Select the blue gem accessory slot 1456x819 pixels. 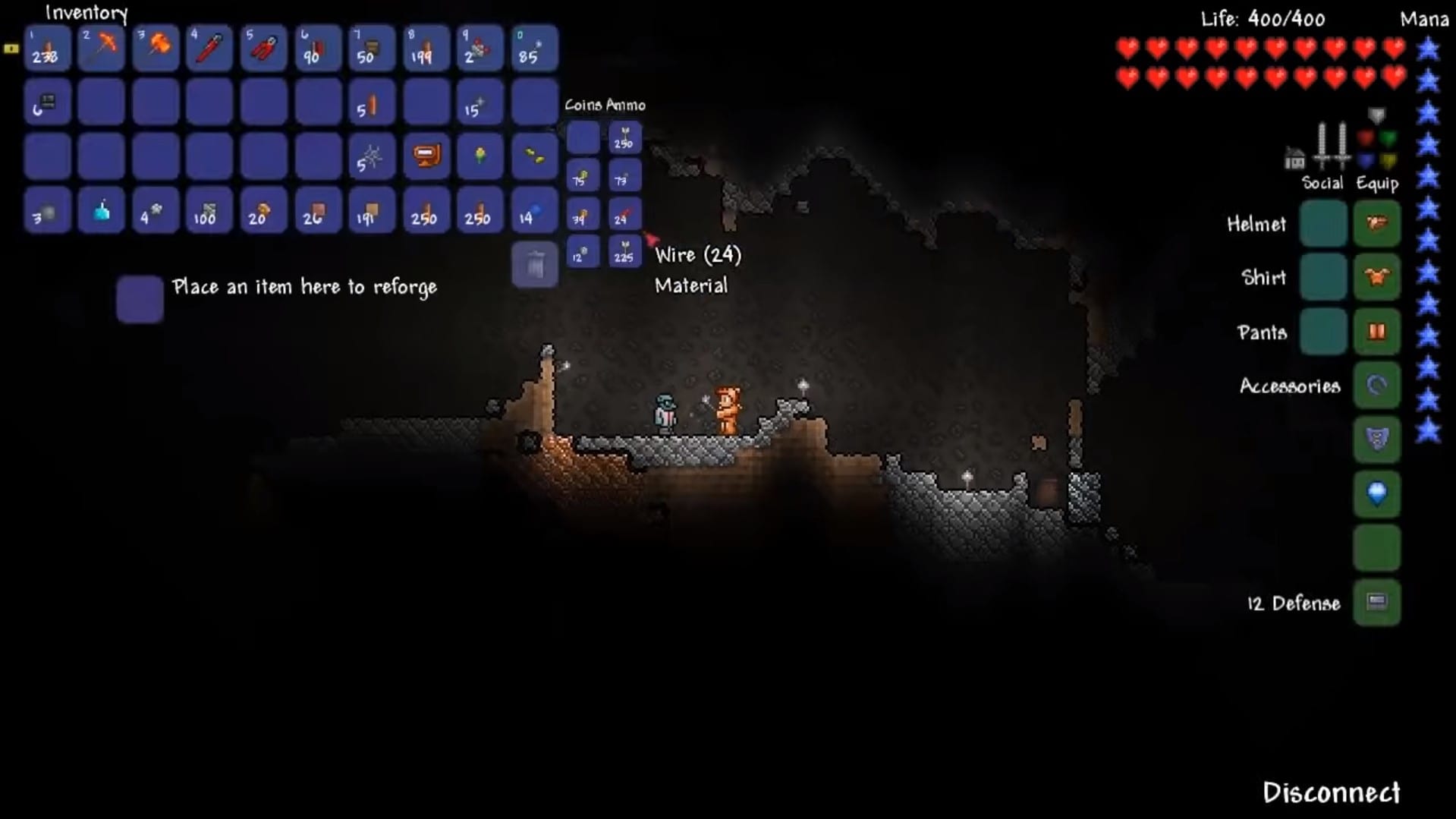pos(1376,494)
